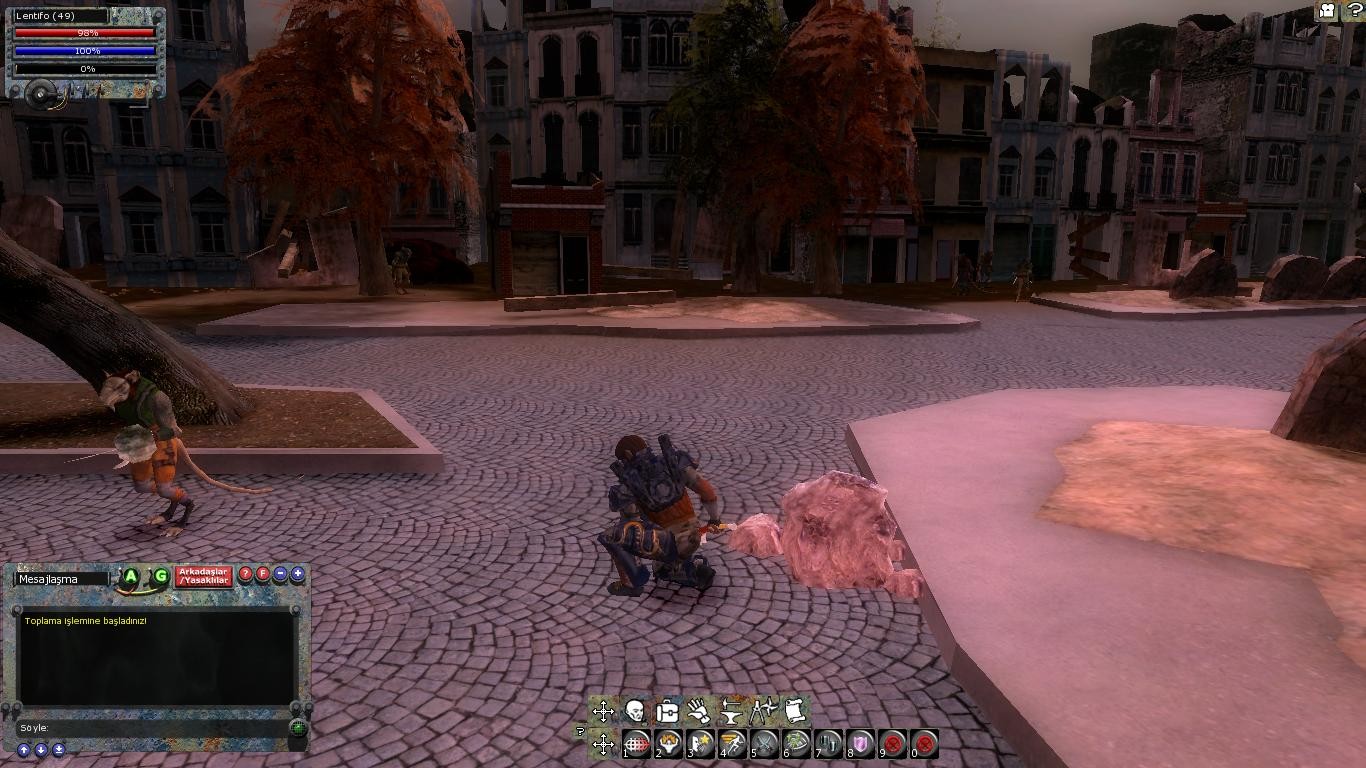Screen dimensions: 1366x768
Task: Activate the running figure skill in slot 4
Action: [733, 744]
